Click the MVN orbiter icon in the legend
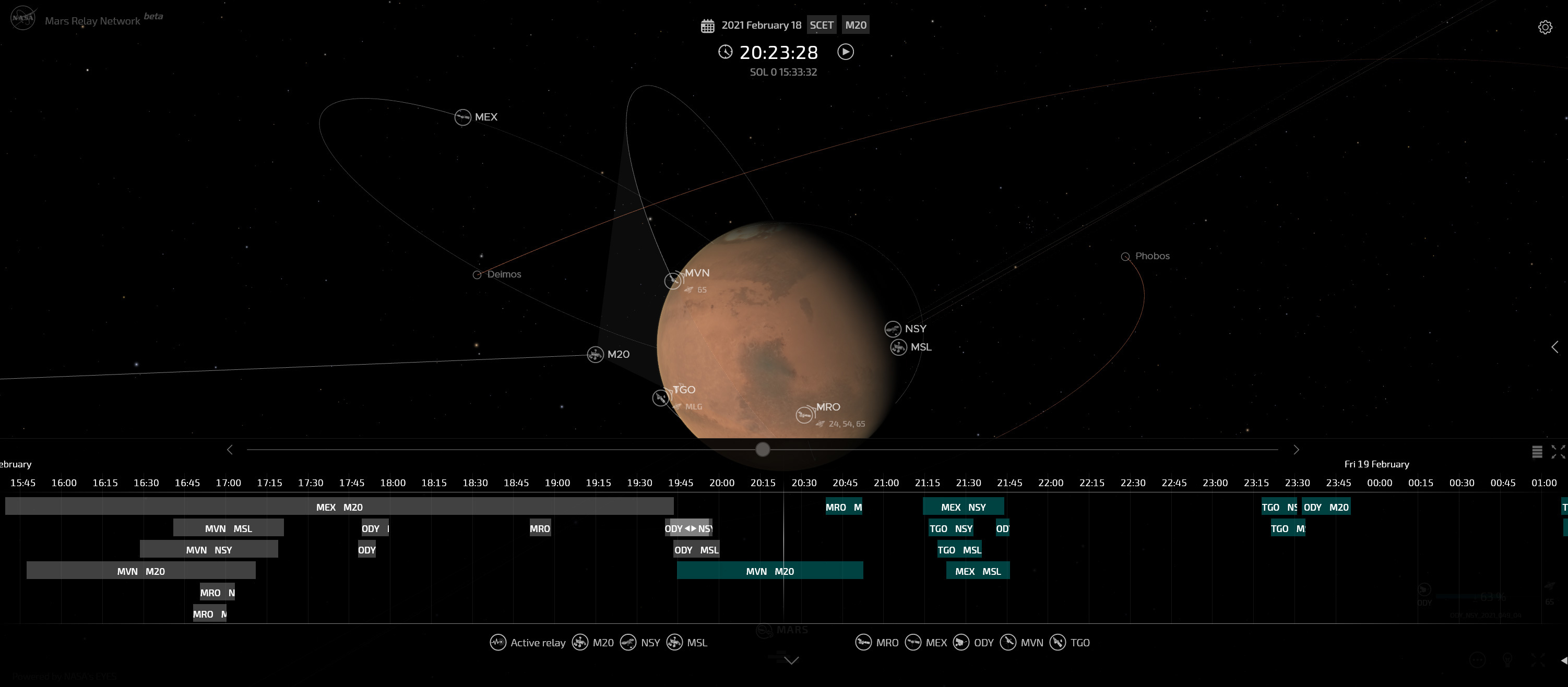This screenshot has height=687, width=1568. click(1008, 643)
